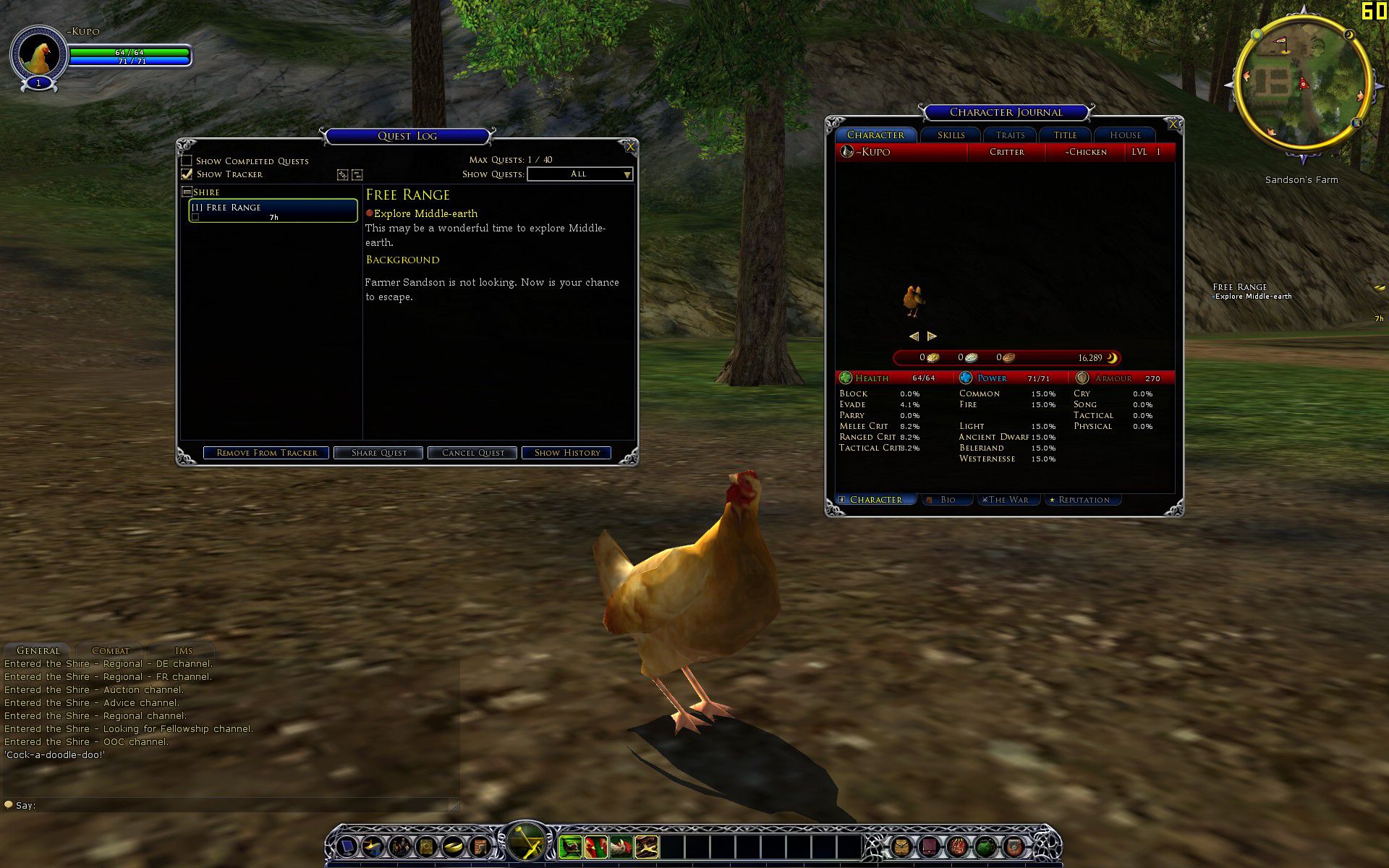The image size is (1389, 868).
Task: Click Show History in the Quest Log
Action: (x=566, y=452)
